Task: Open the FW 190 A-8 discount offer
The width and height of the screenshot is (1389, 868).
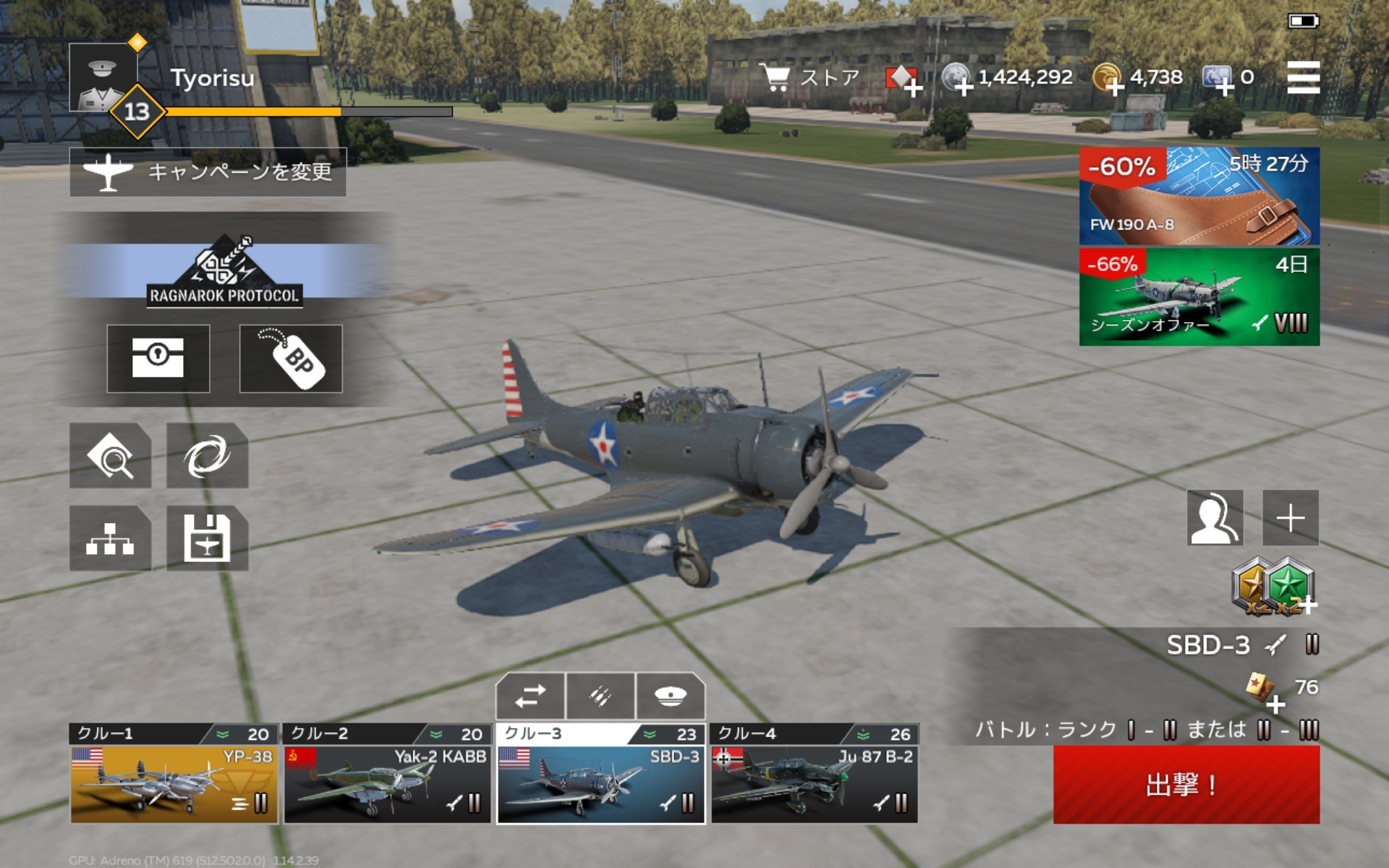Action: click(1199, 196)
